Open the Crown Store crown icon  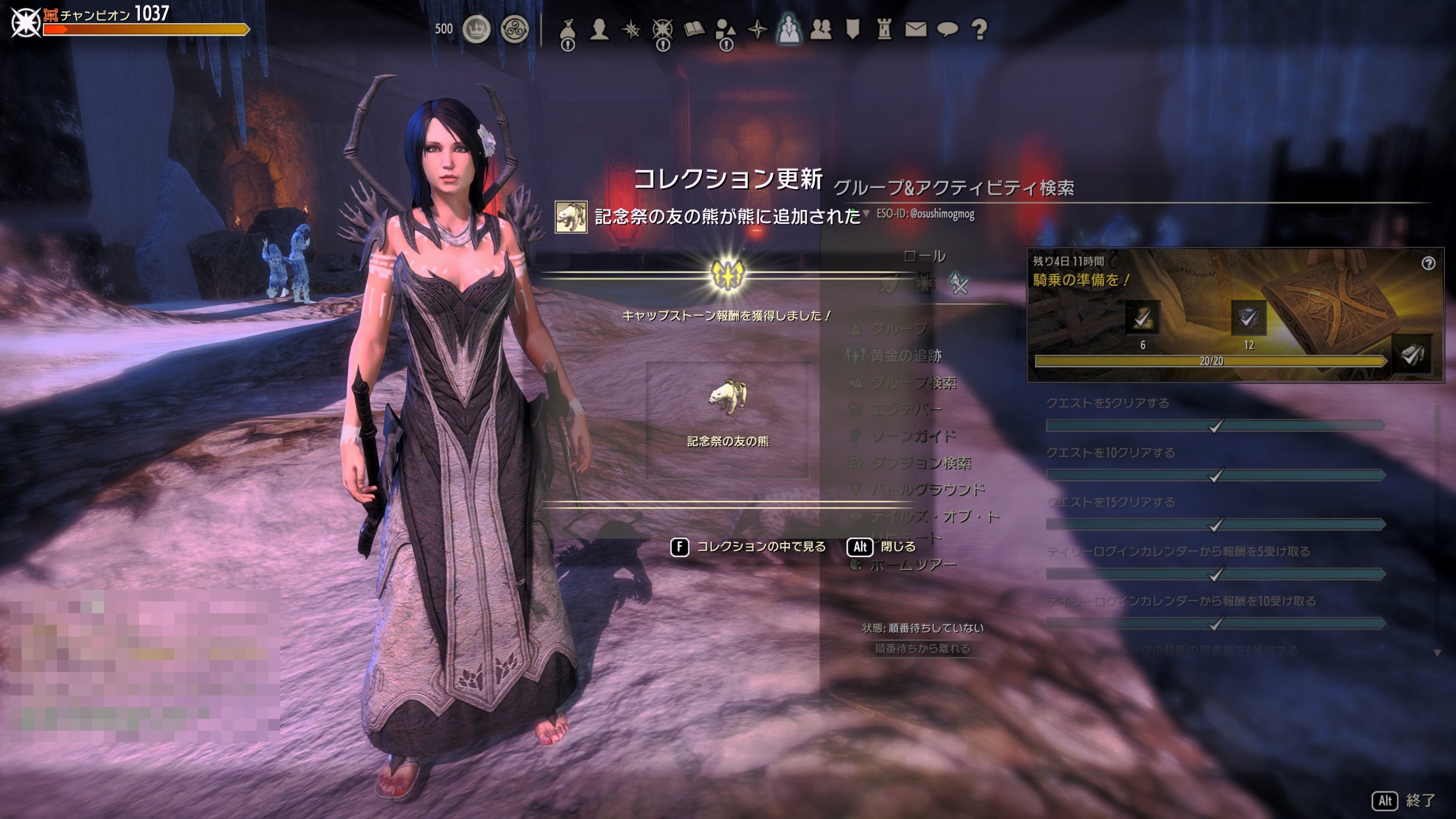[x=476, y=29]
